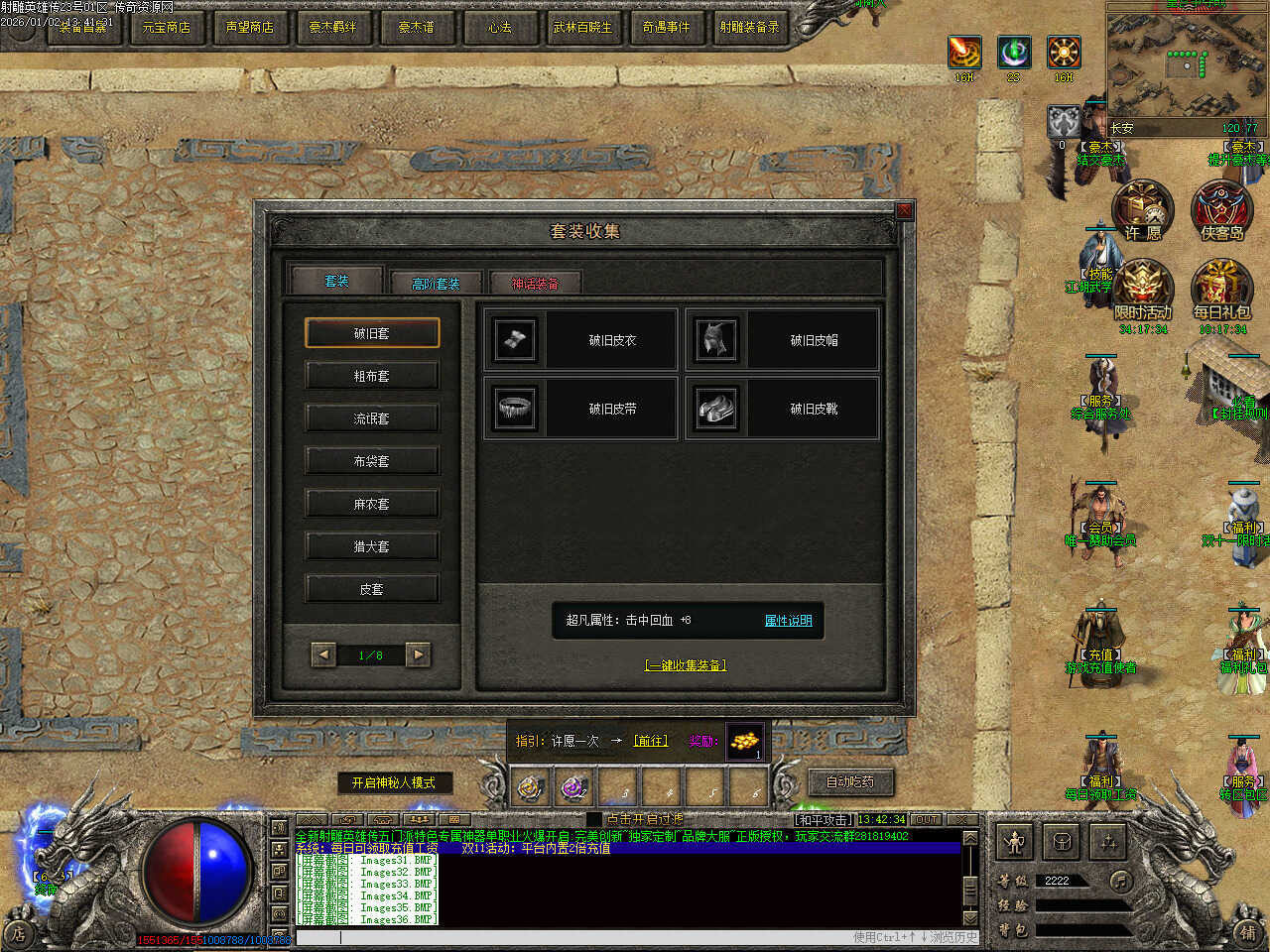Screen dimensions: 1270x952
Task: Open the 奇遇事件 menu
Action: point(666,27)
